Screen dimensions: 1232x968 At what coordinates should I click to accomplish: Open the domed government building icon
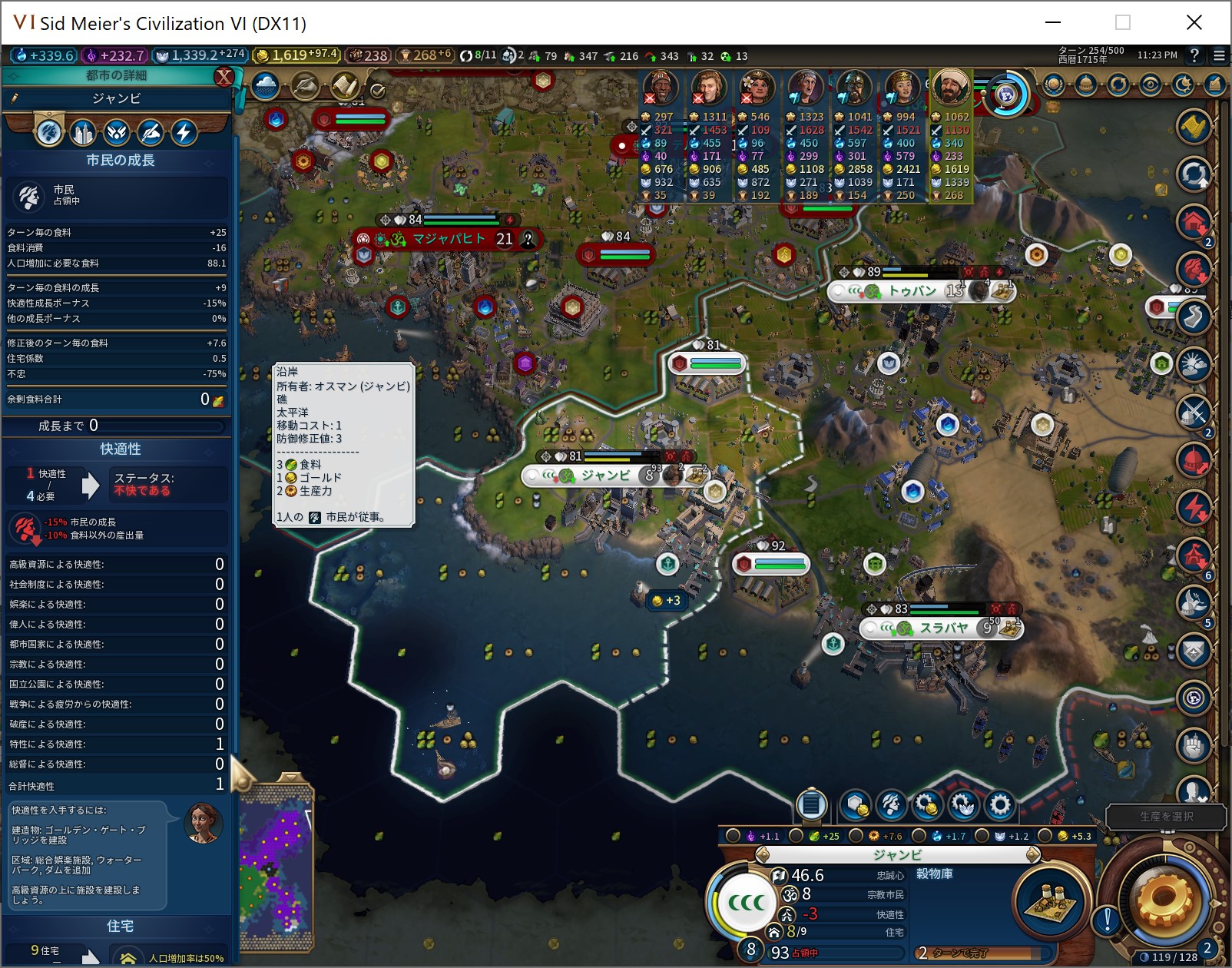1085,85
